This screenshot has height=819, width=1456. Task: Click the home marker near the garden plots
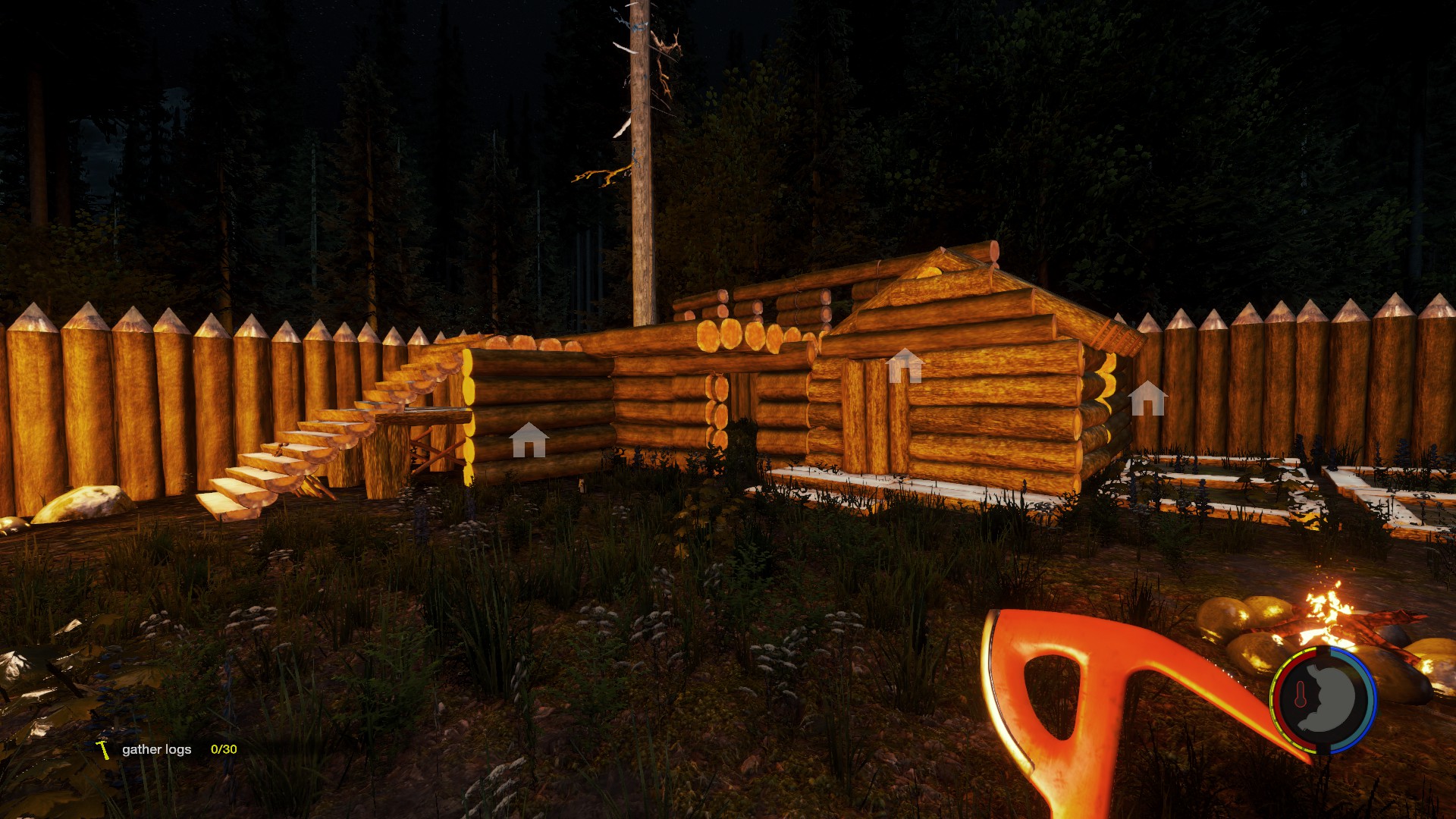pyautogui.click(x=1147, y=399)
